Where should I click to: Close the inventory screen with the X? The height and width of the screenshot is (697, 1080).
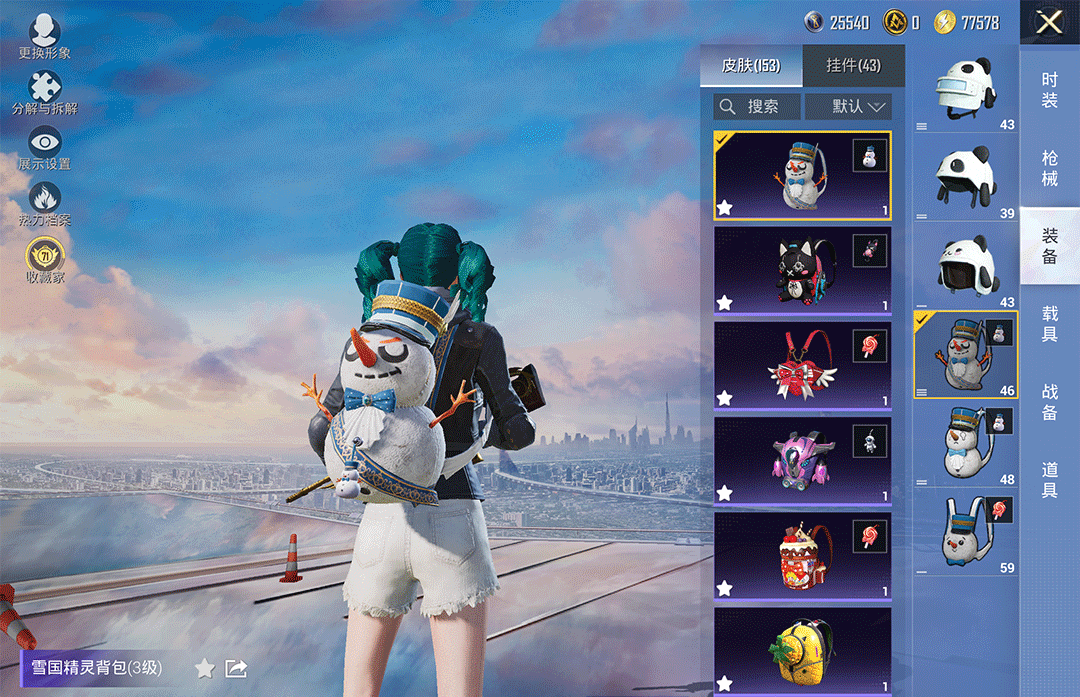pos(1049,23)
